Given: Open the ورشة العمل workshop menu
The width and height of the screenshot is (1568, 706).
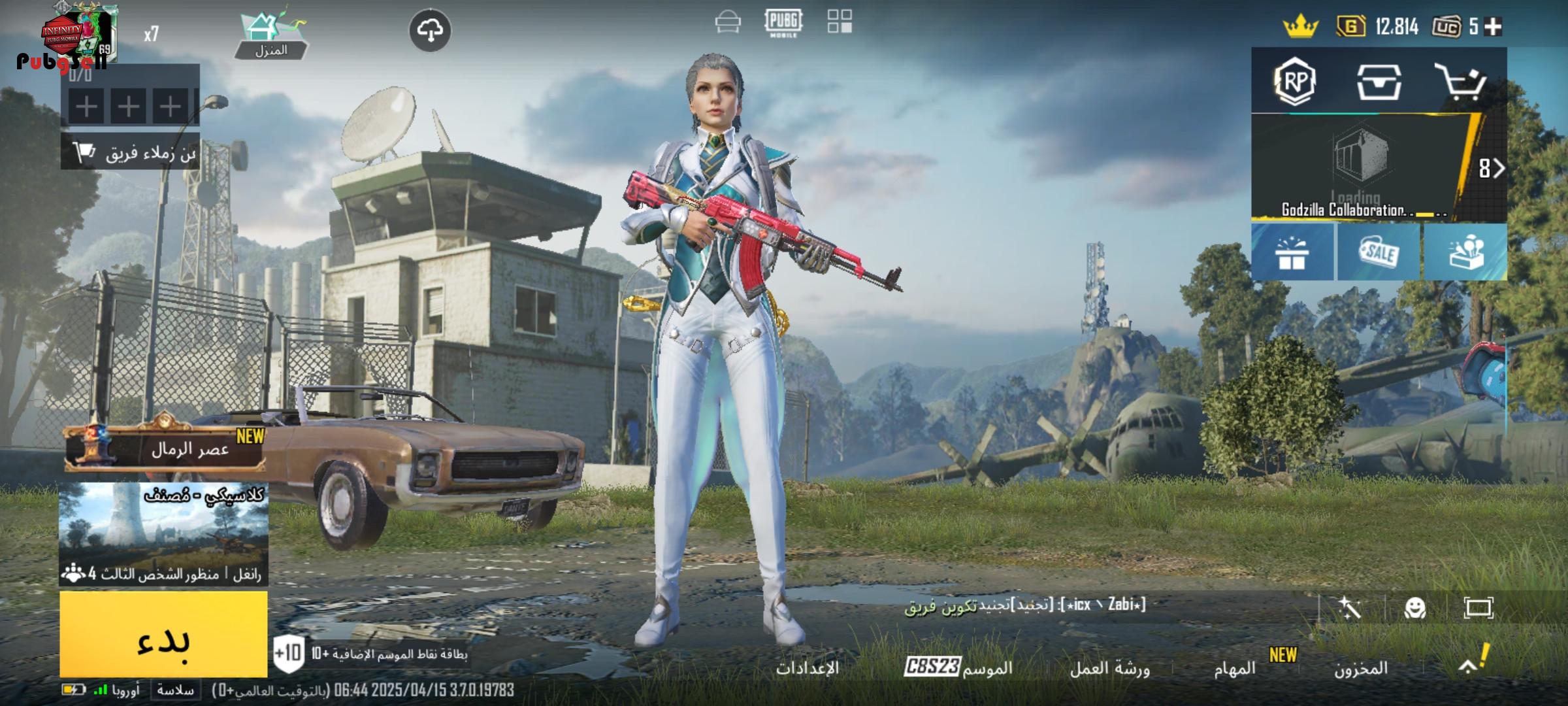Looking at the screenshot, I should 1109,668.
